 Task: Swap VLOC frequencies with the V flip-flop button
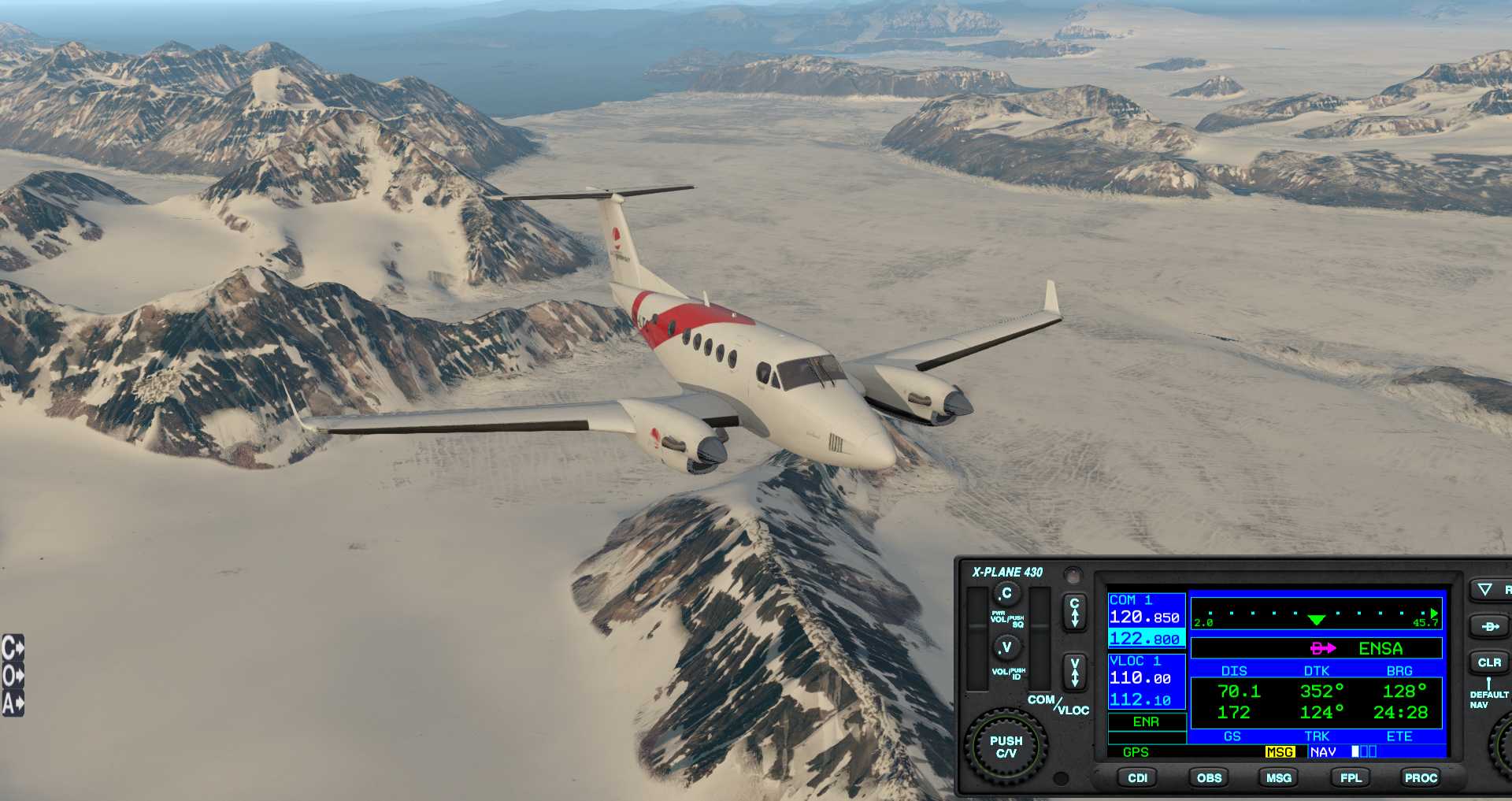pyautogui.click(x=1074, y=673)
